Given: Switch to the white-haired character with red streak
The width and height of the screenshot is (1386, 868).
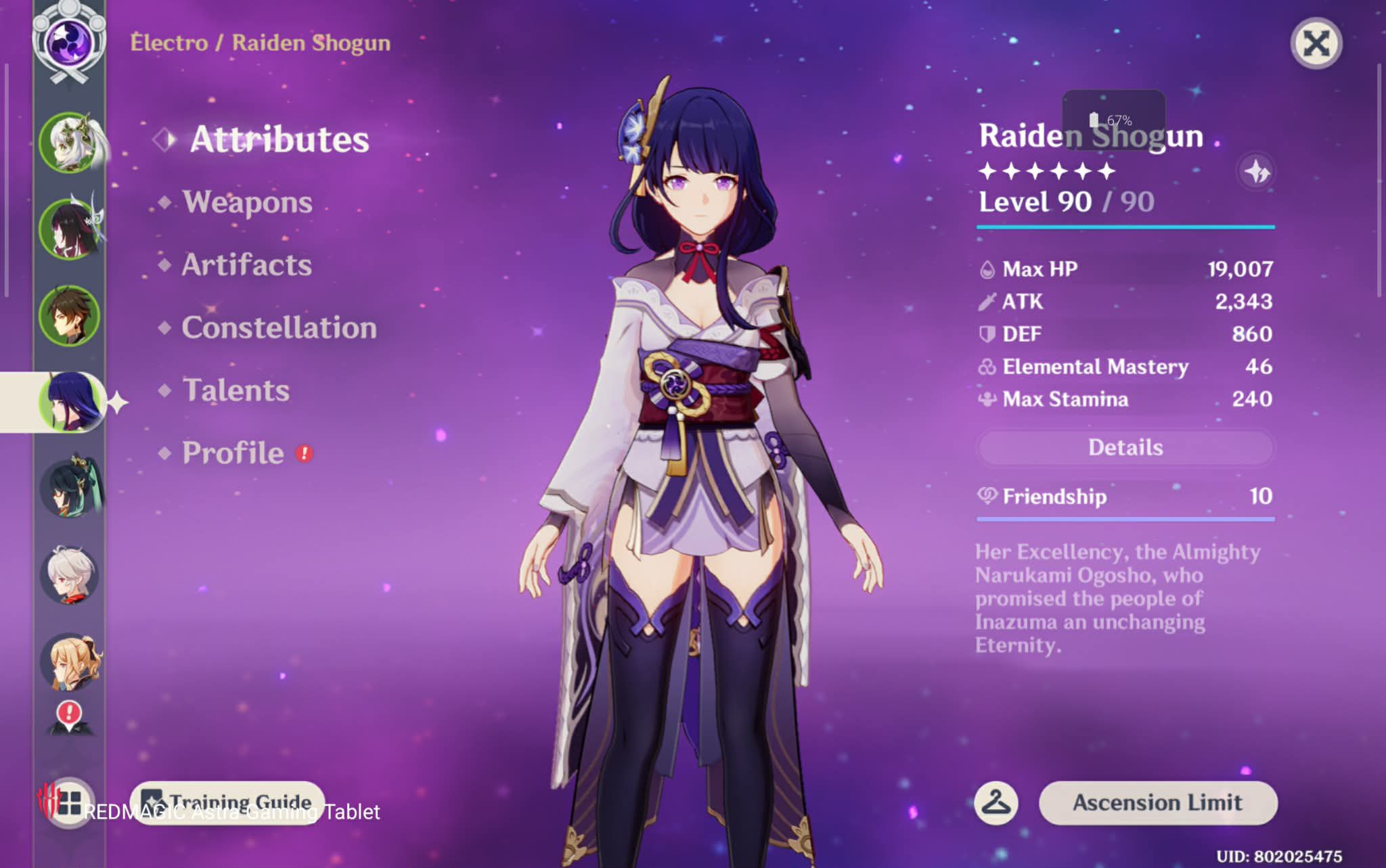Looking at the screenshot, I should [69, 574].
